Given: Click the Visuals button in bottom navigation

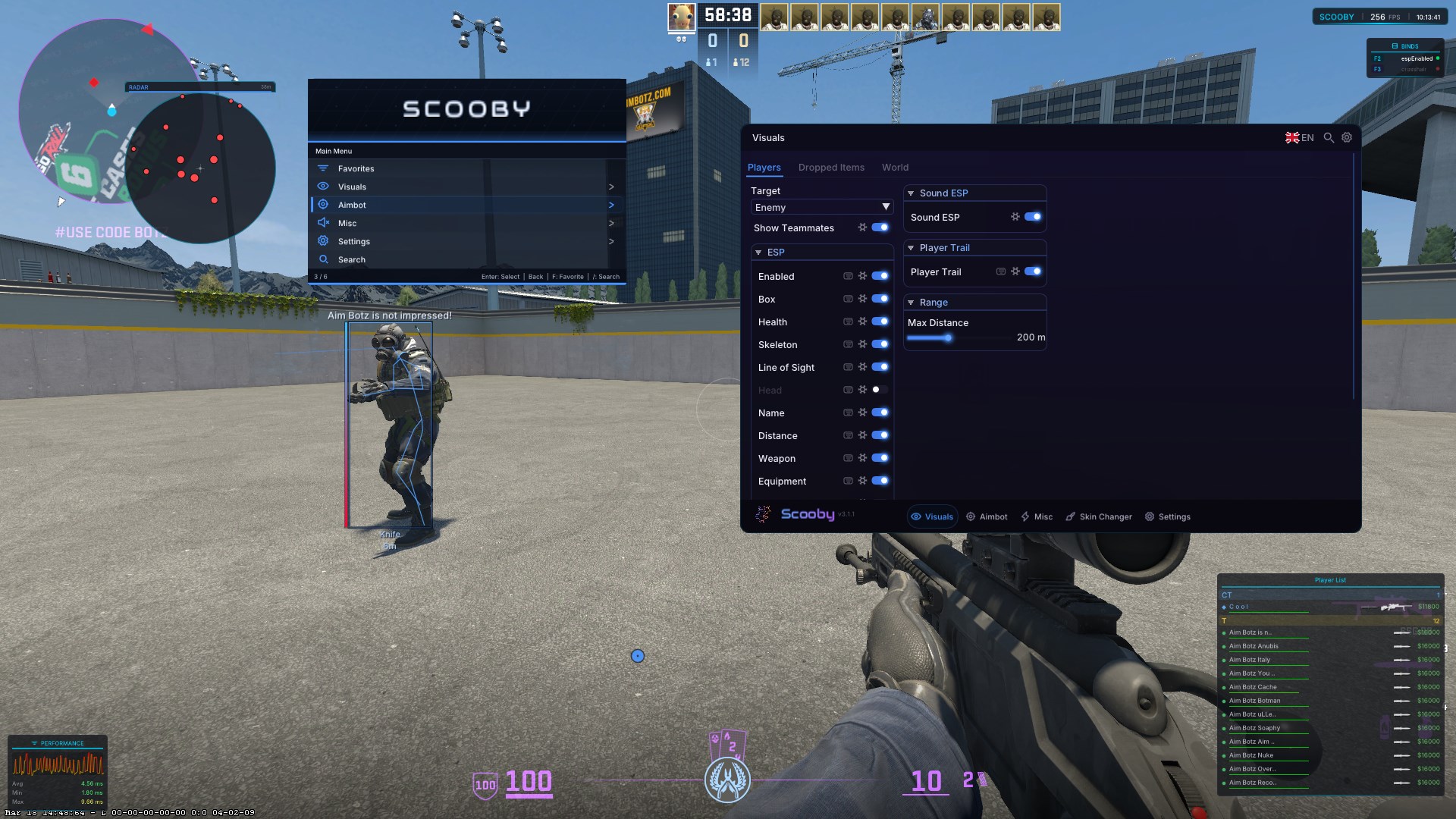Looking at the screenshot, I should [932, 516].
